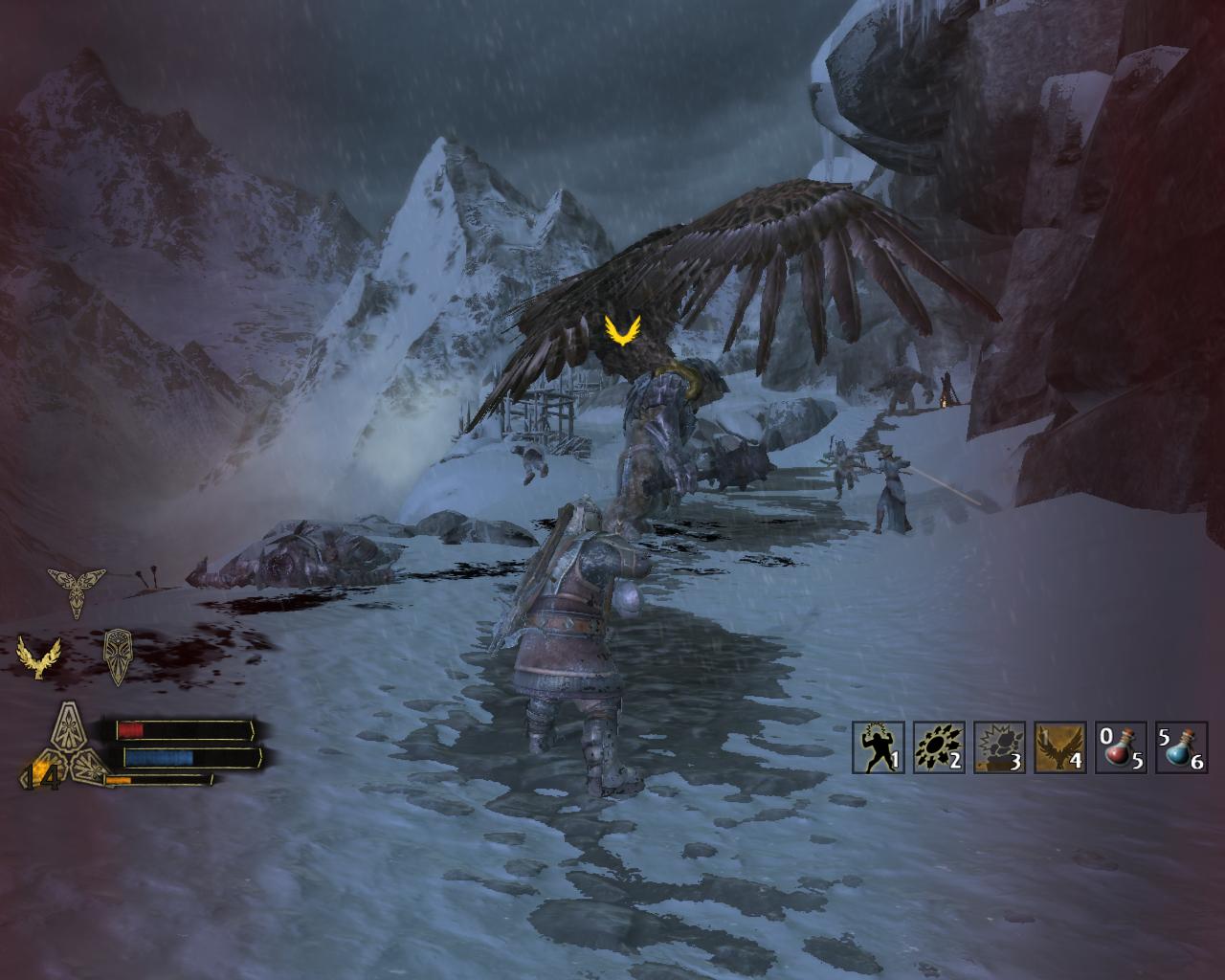Summon the eagle with slot 4
Screen dimensions: 1225x980
[x=1059, y=747]
